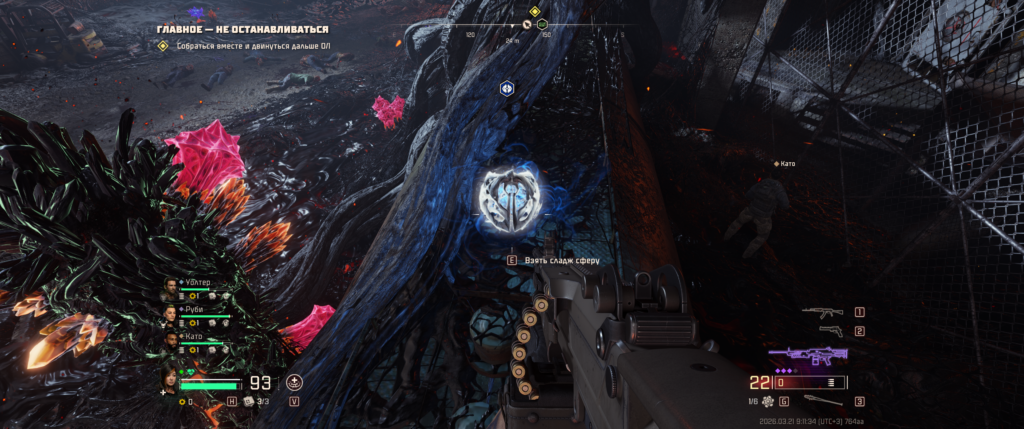Click the green hexagon marker on the compass

click(542, 23)
